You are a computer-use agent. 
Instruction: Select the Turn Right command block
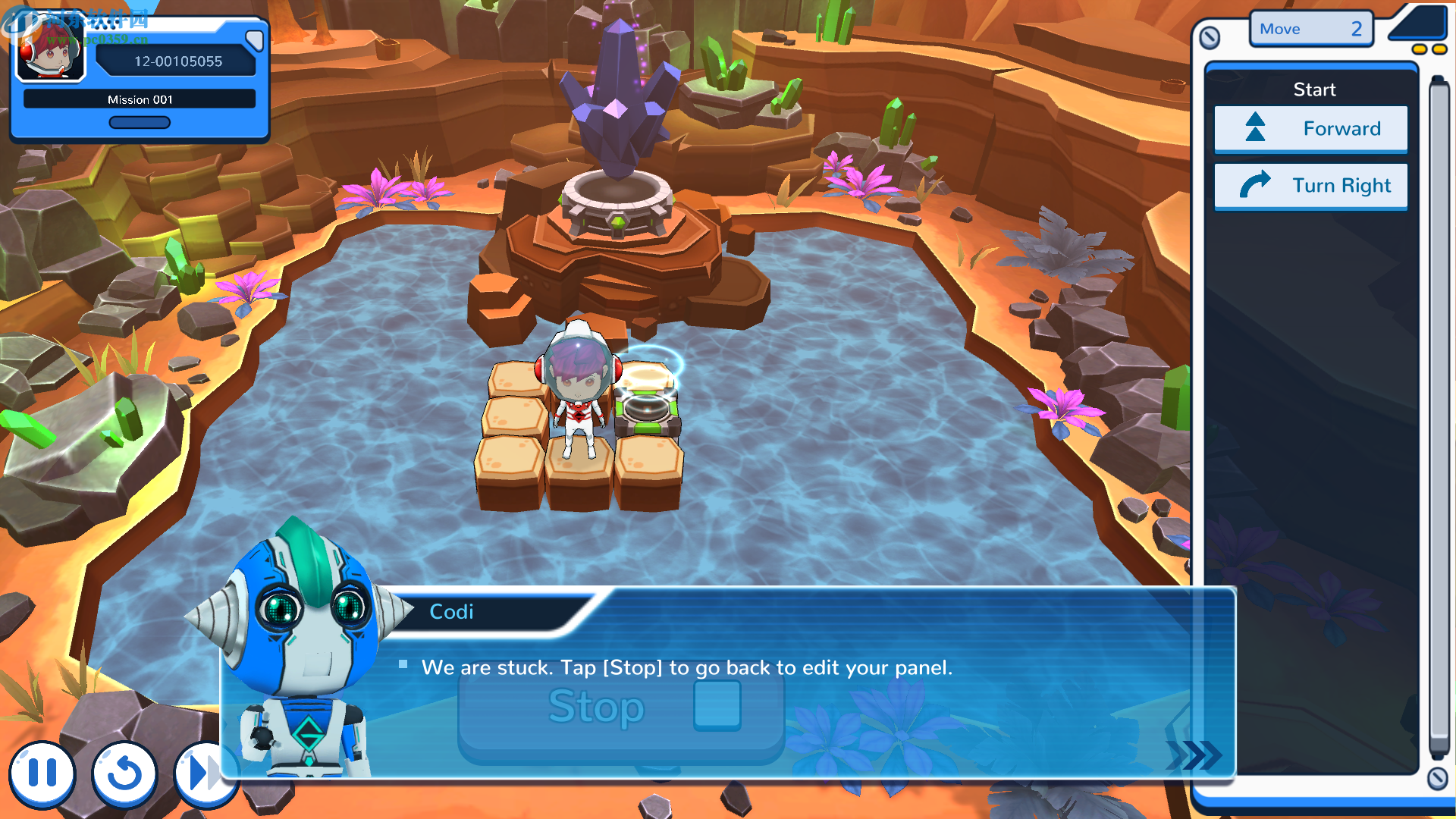[1310, 186]
